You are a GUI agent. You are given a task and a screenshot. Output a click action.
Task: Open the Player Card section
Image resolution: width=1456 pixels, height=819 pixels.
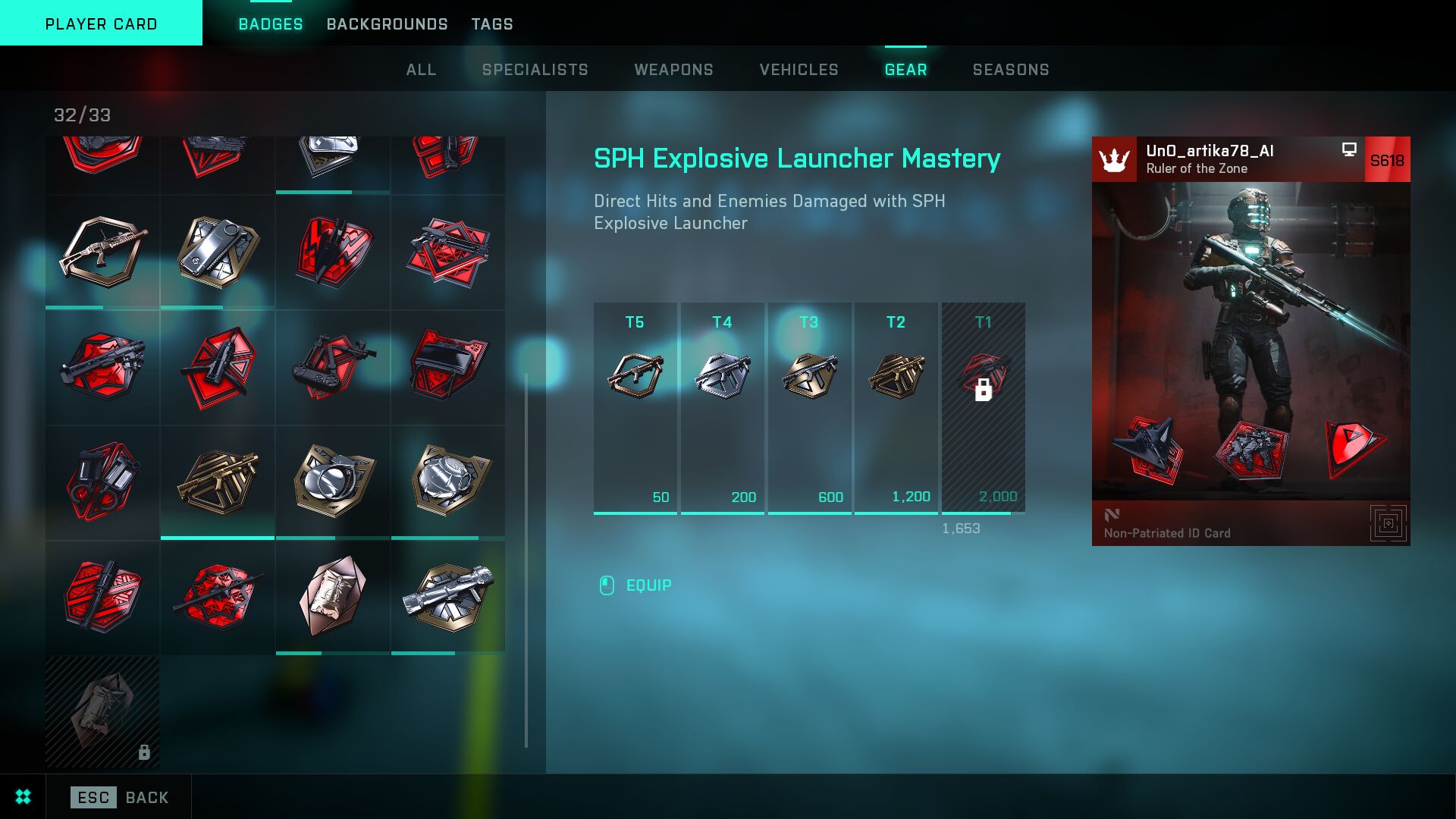click(x=101, y=24)
